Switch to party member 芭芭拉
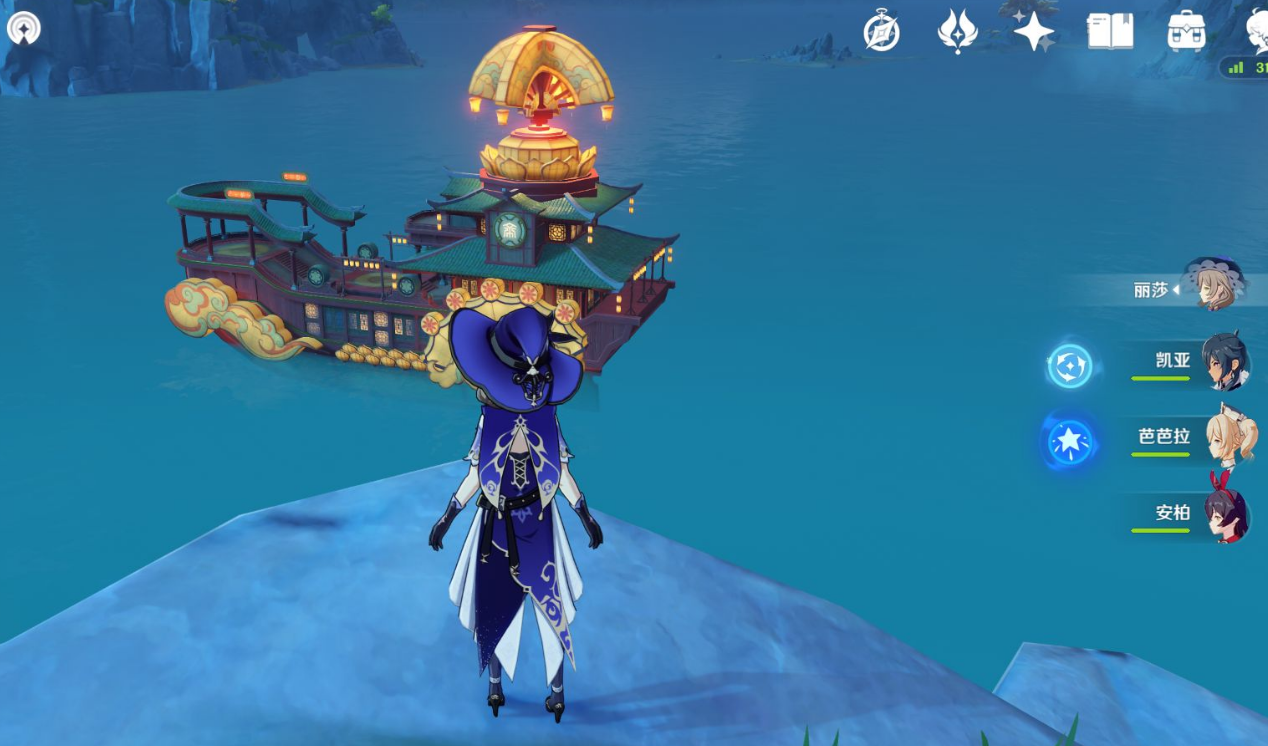1268x746 pixels. pyautogui.click(x=1229, y=438)
